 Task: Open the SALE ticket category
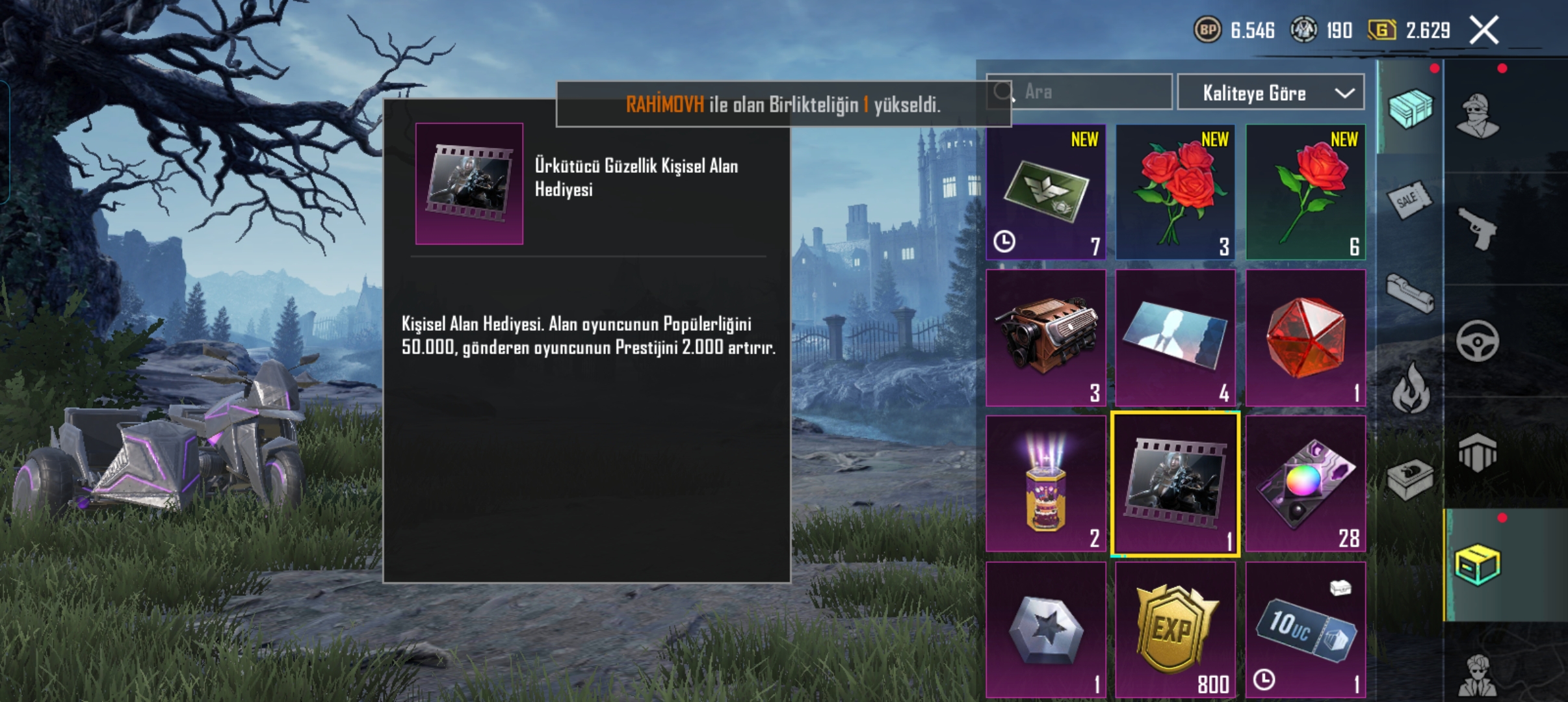pos(1408,200)
